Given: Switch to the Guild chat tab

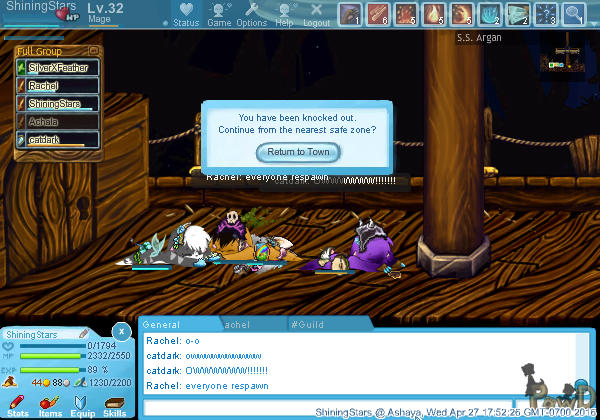Looking at the screenshot, I should click(308, 325).
